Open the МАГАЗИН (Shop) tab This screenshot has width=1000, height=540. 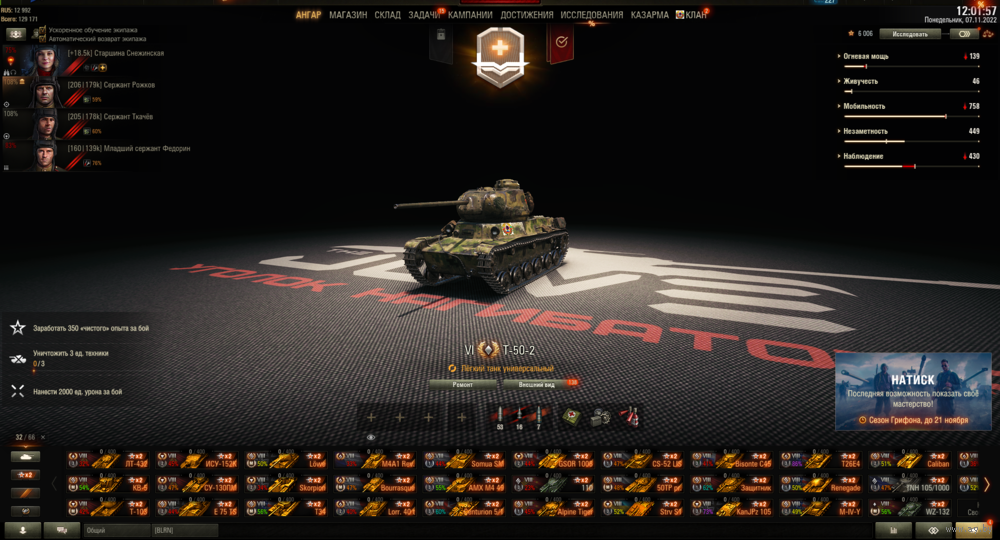349,15
